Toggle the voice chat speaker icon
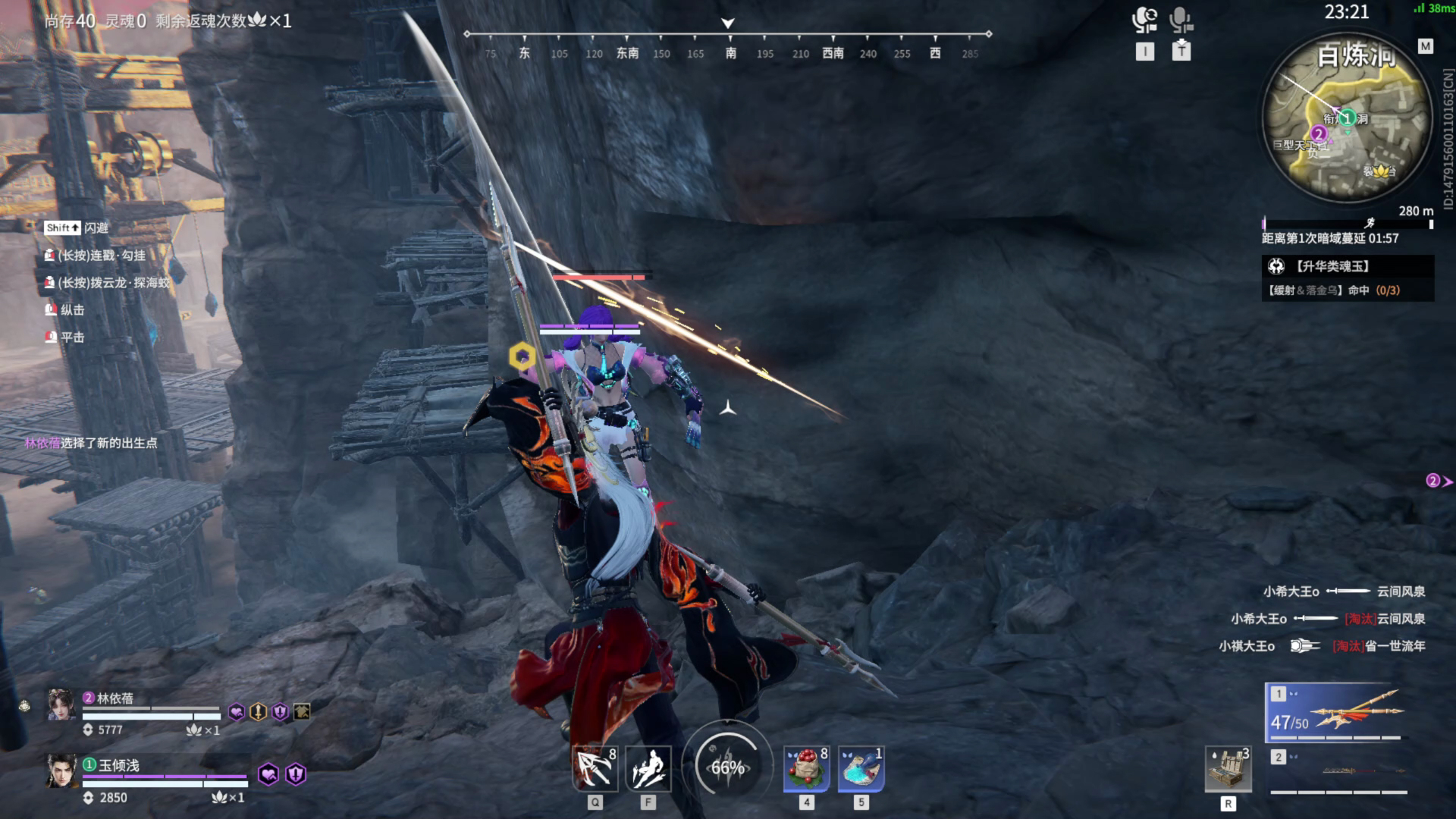This screenshot has width=1456, height=819. tap(1144, 20)
